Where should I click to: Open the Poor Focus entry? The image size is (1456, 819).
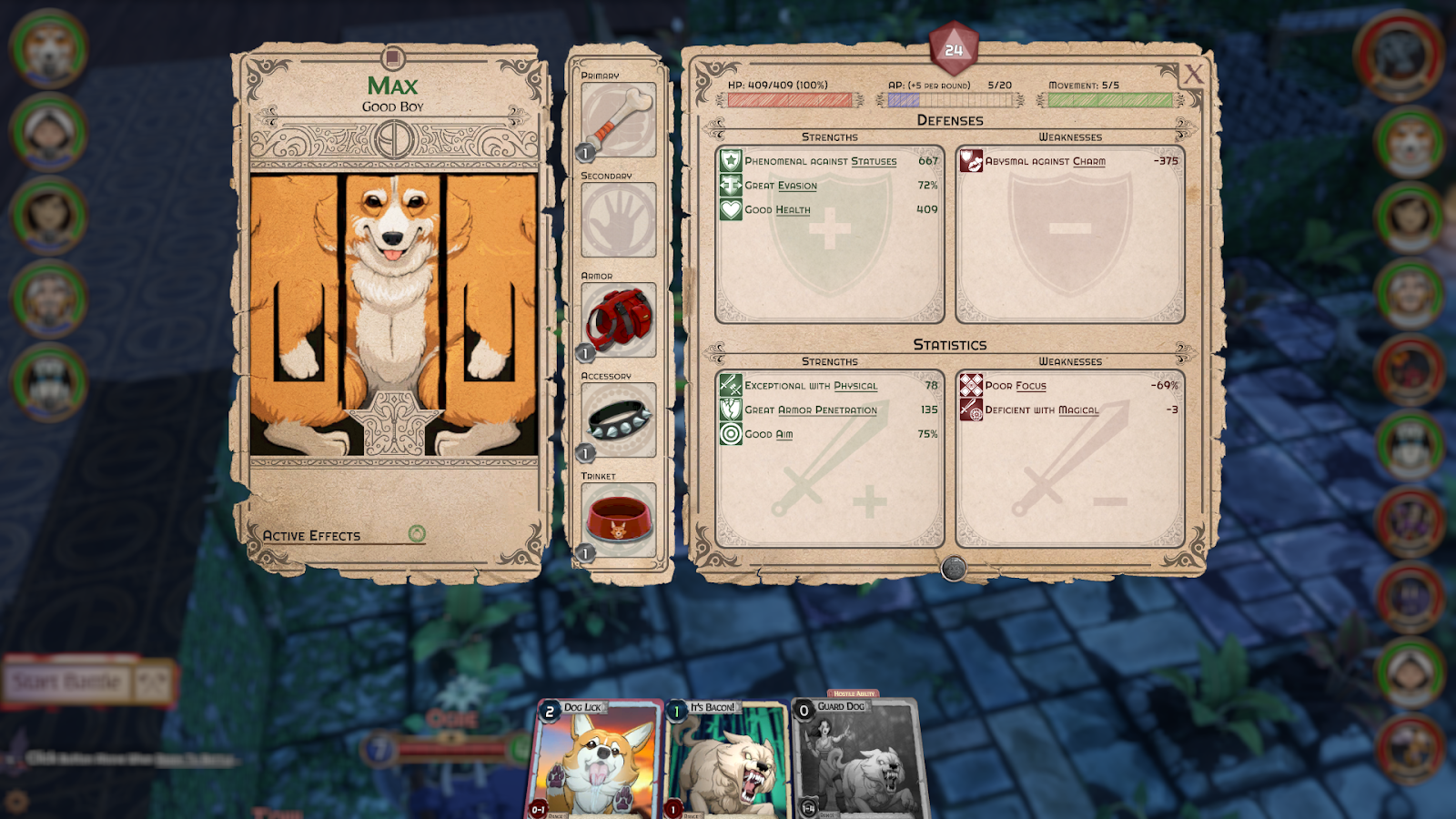tap(1016, 386)
